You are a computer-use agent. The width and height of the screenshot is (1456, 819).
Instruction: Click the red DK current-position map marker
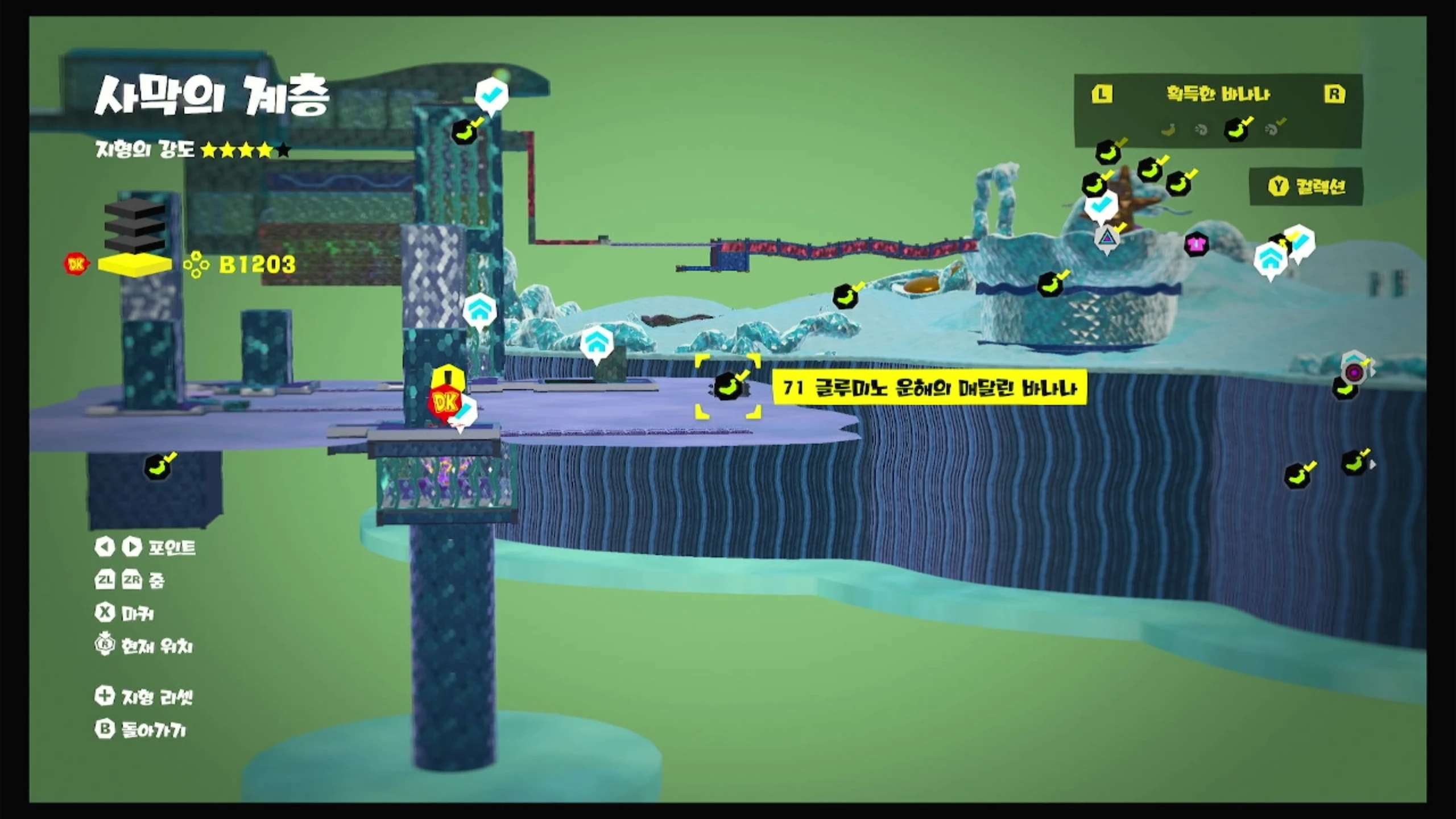tap(445, 403)
